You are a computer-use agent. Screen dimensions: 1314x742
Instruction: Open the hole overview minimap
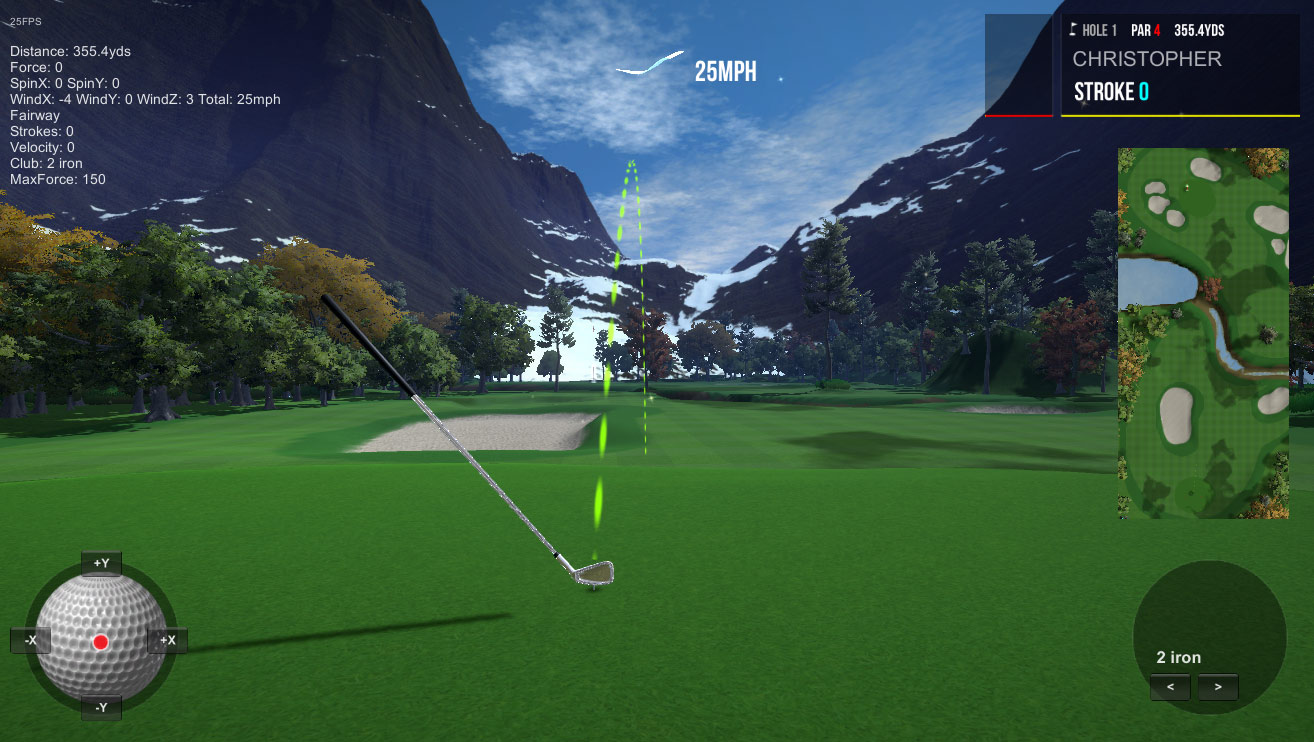(x=1202, y=333)
